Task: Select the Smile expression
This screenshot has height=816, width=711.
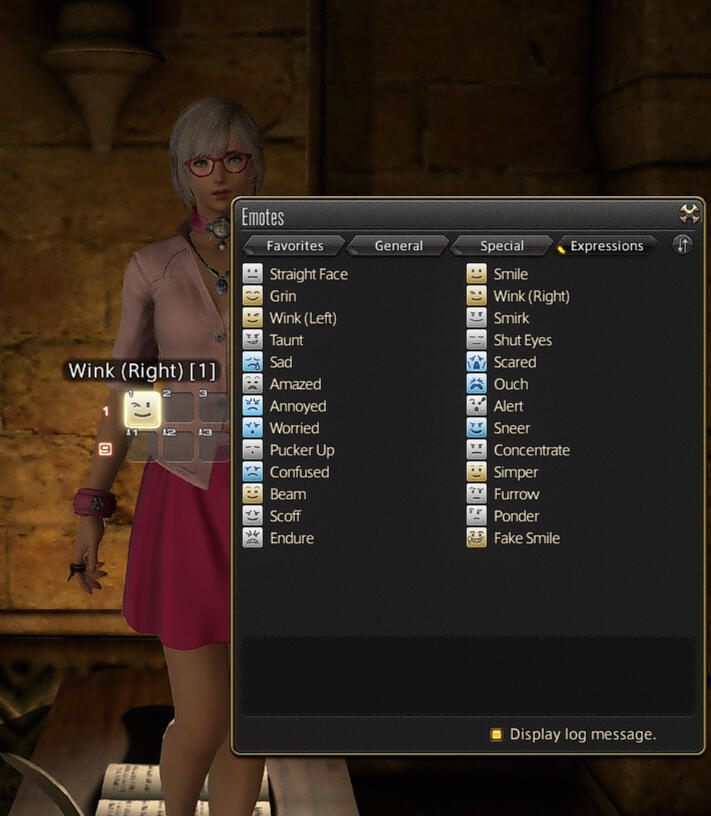Action: click(510, 274)
